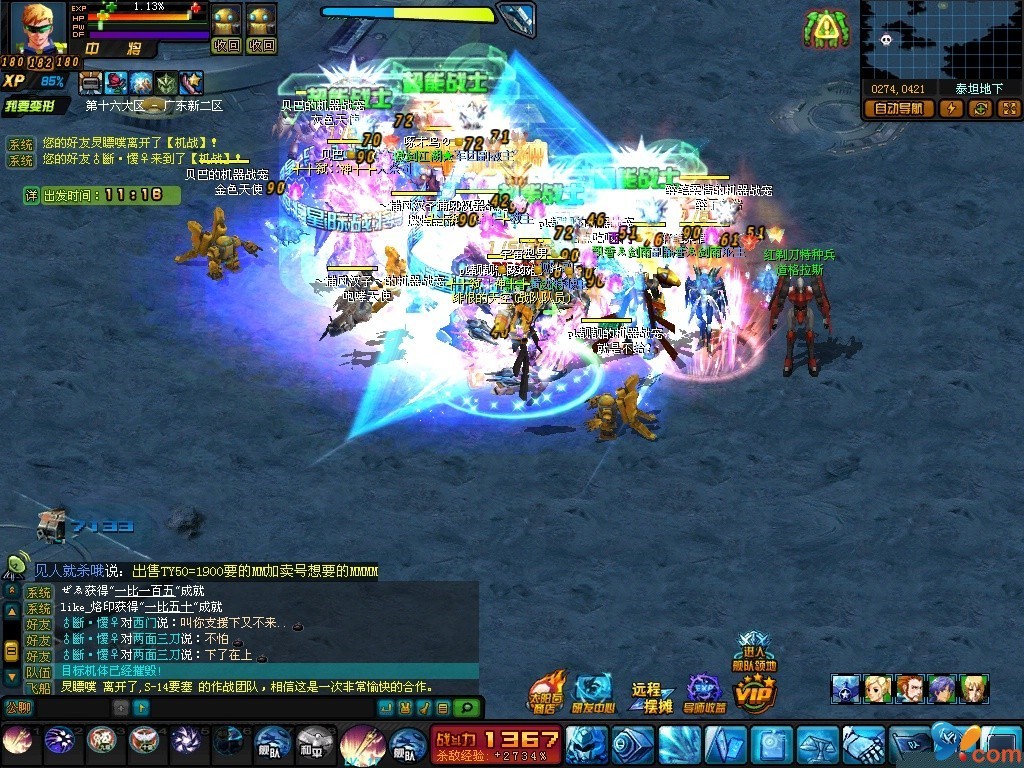This screenshot has width=1024, height=768.
Task: Select the 队伍 team chat tab
Action: coord(38,672)
